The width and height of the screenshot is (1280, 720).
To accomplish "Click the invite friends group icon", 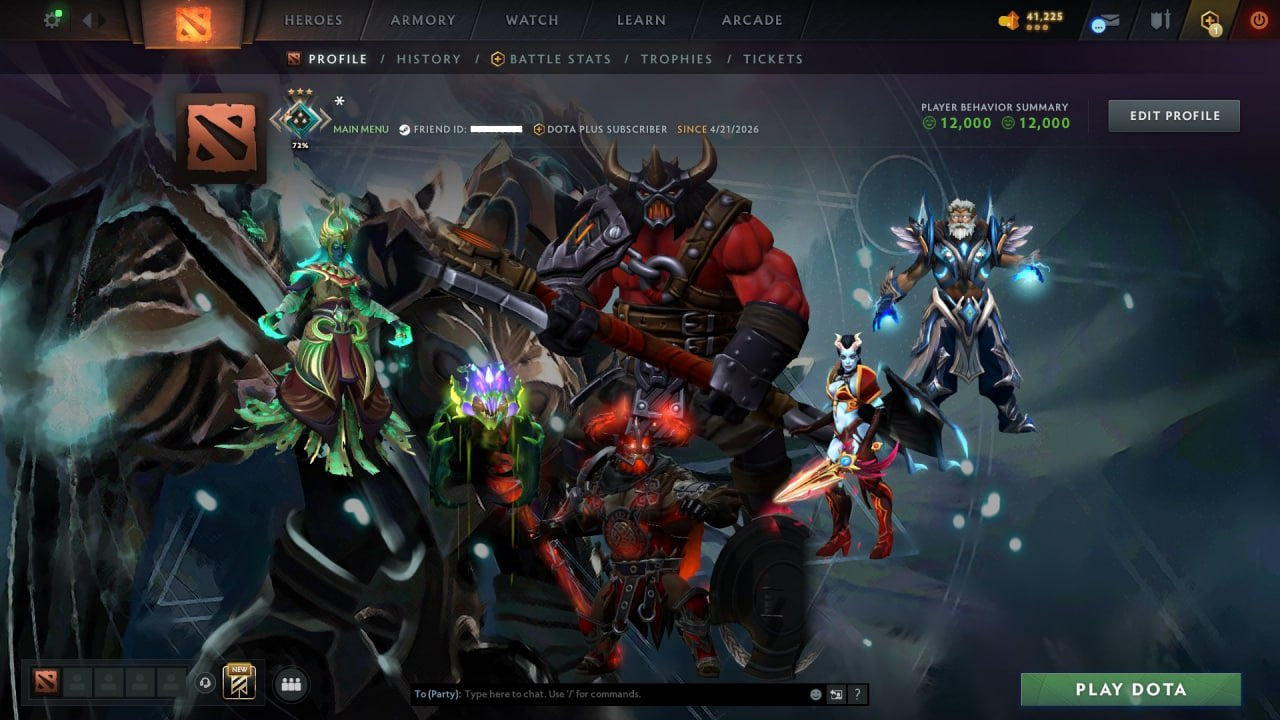I will point(290,684).
